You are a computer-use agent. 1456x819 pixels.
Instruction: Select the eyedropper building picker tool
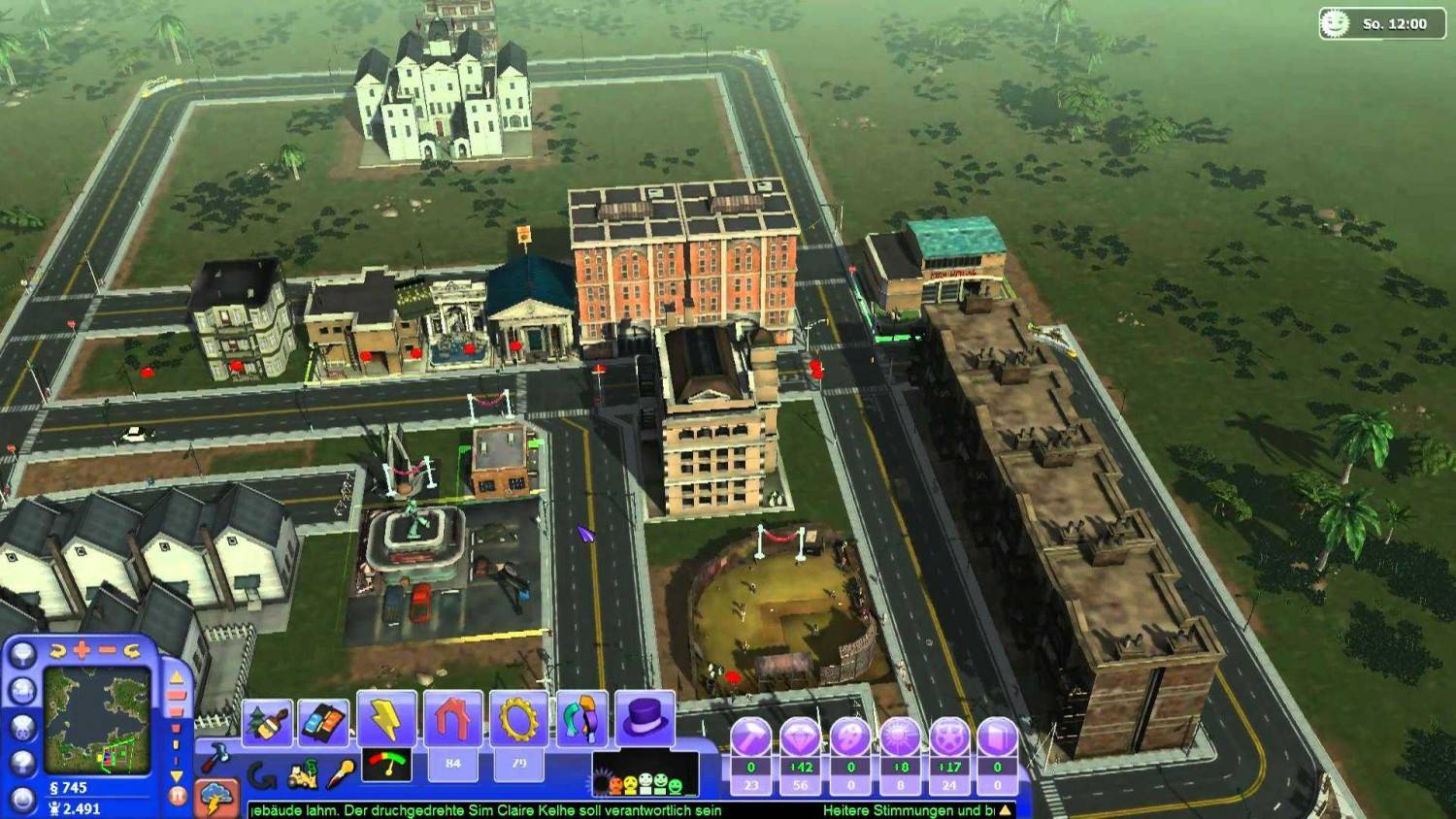click(340, 771)
